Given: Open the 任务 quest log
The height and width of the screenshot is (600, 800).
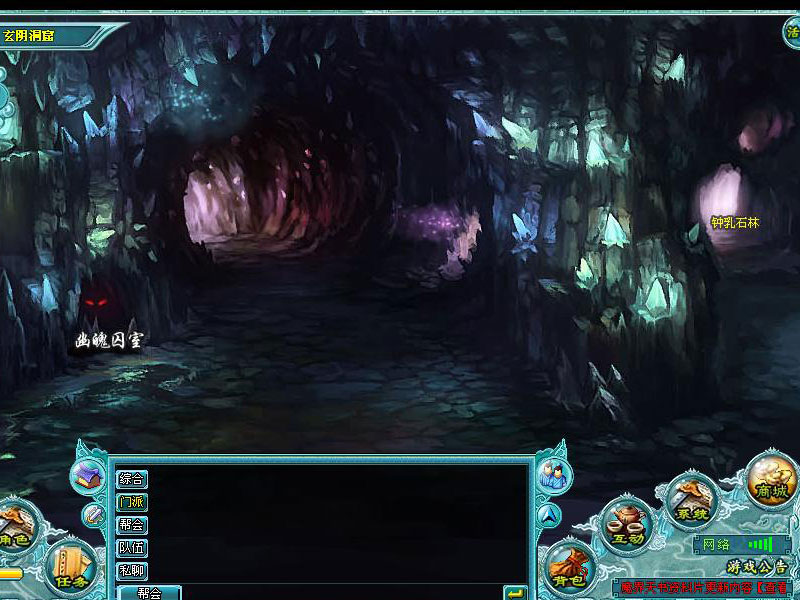Looking at the screenshot, I should pos(72,567).
